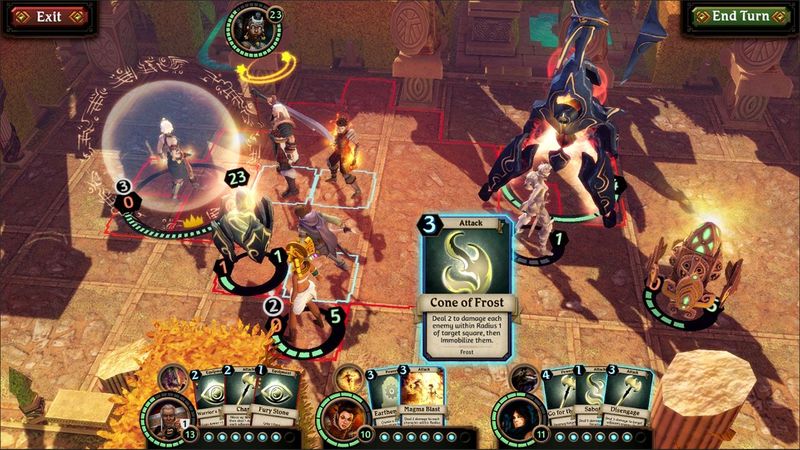Pick the Fury Stone card
The width and height of the screenshot is (800, 450).
point(279,402)
